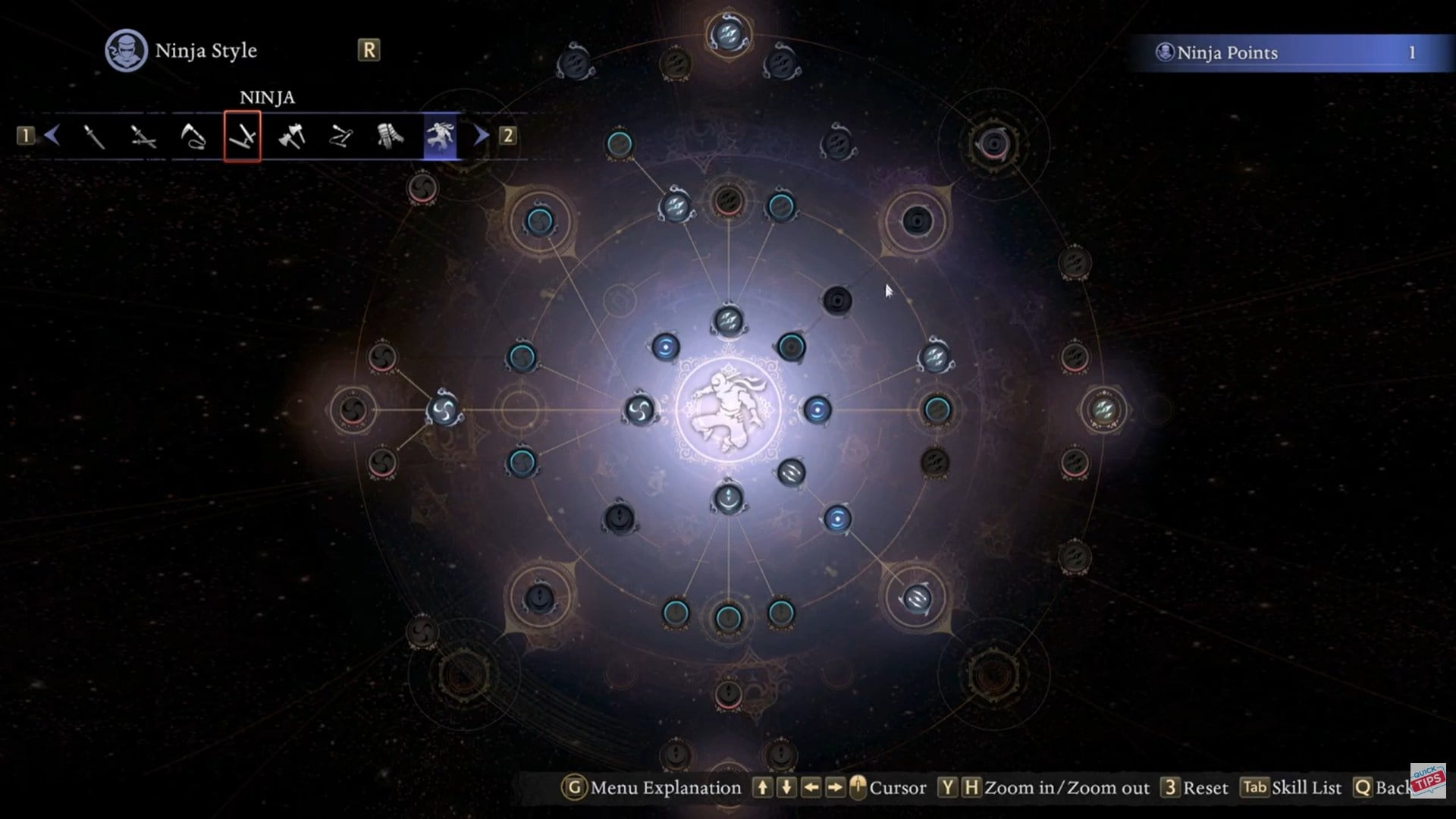Select the single ninja sword weapon tab
1456x819 pixels.
(94, 136)
